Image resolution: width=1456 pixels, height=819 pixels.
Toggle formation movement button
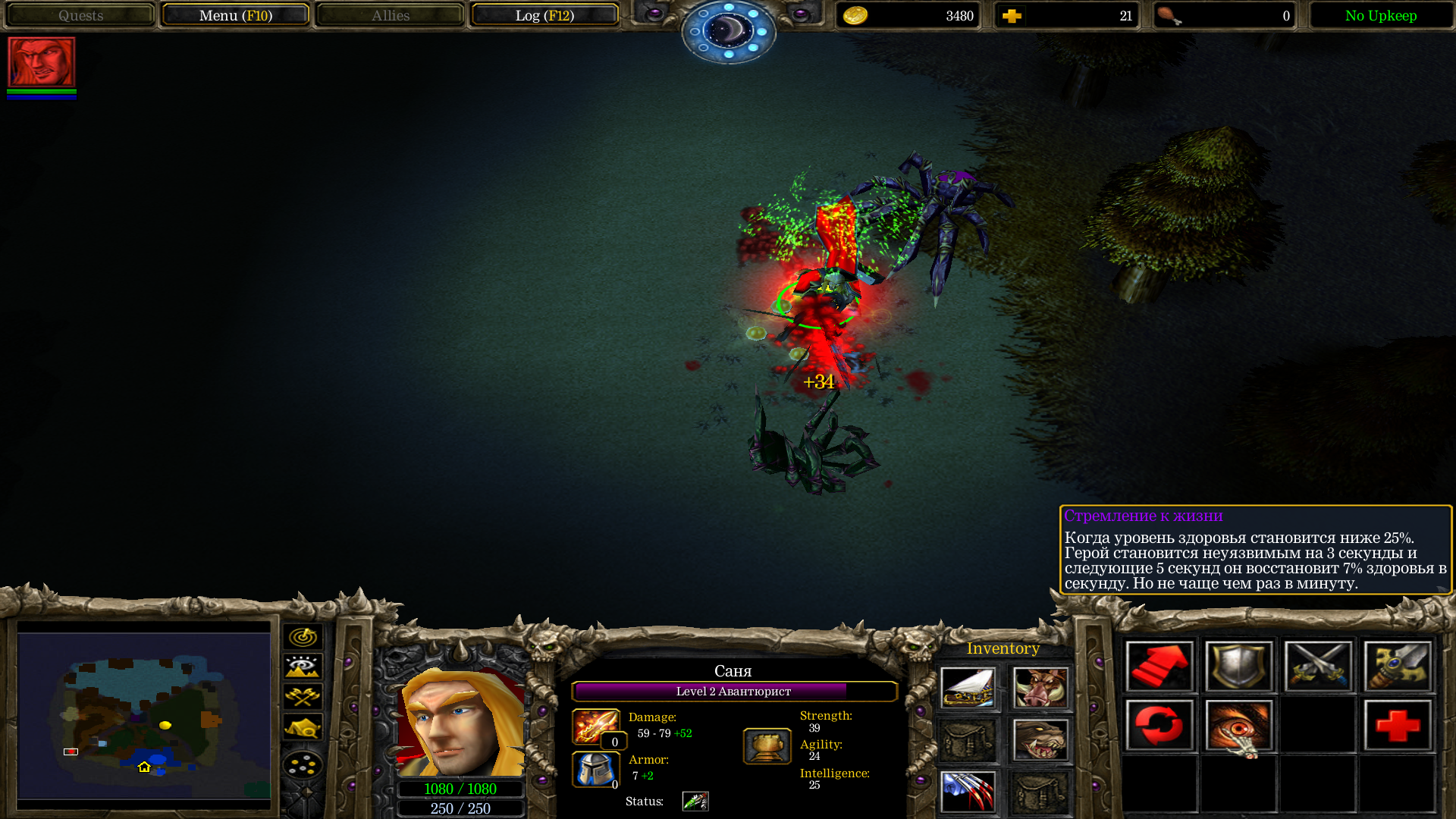click(303, 764)
